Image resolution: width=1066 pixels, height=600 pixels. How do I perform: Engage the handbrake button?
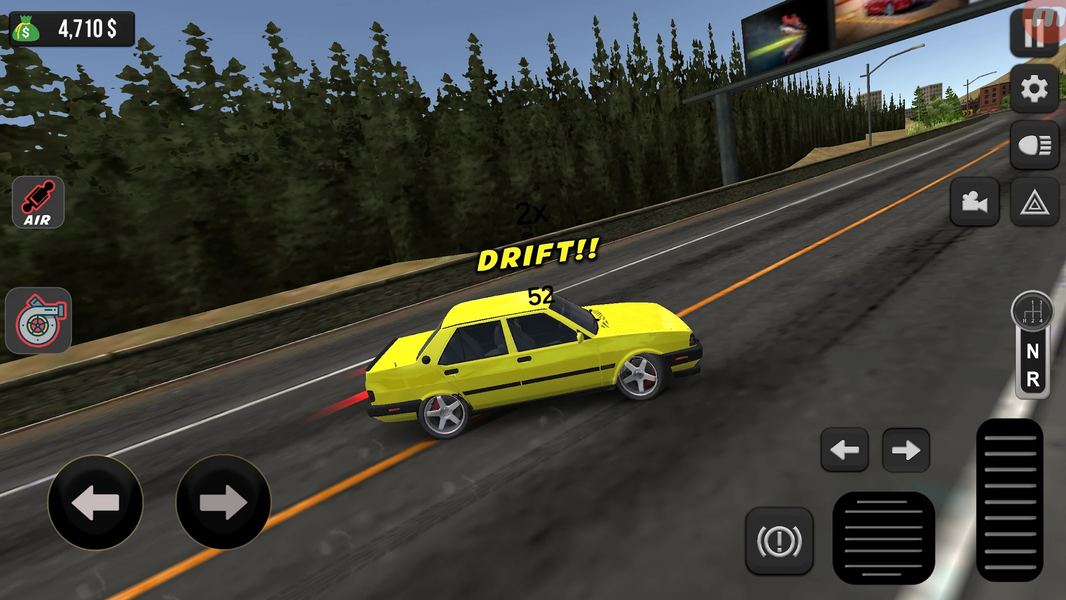click(x=779, y=541)
